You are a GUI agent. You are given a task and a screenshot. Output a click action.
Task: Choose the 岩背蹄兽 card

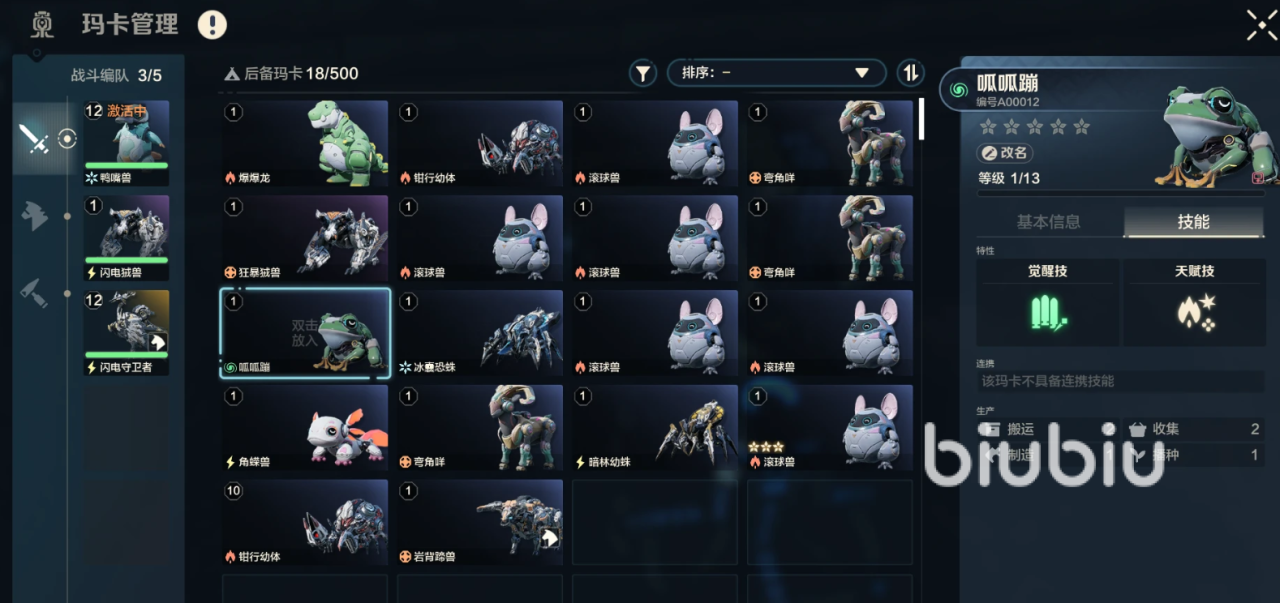point(480,523)
